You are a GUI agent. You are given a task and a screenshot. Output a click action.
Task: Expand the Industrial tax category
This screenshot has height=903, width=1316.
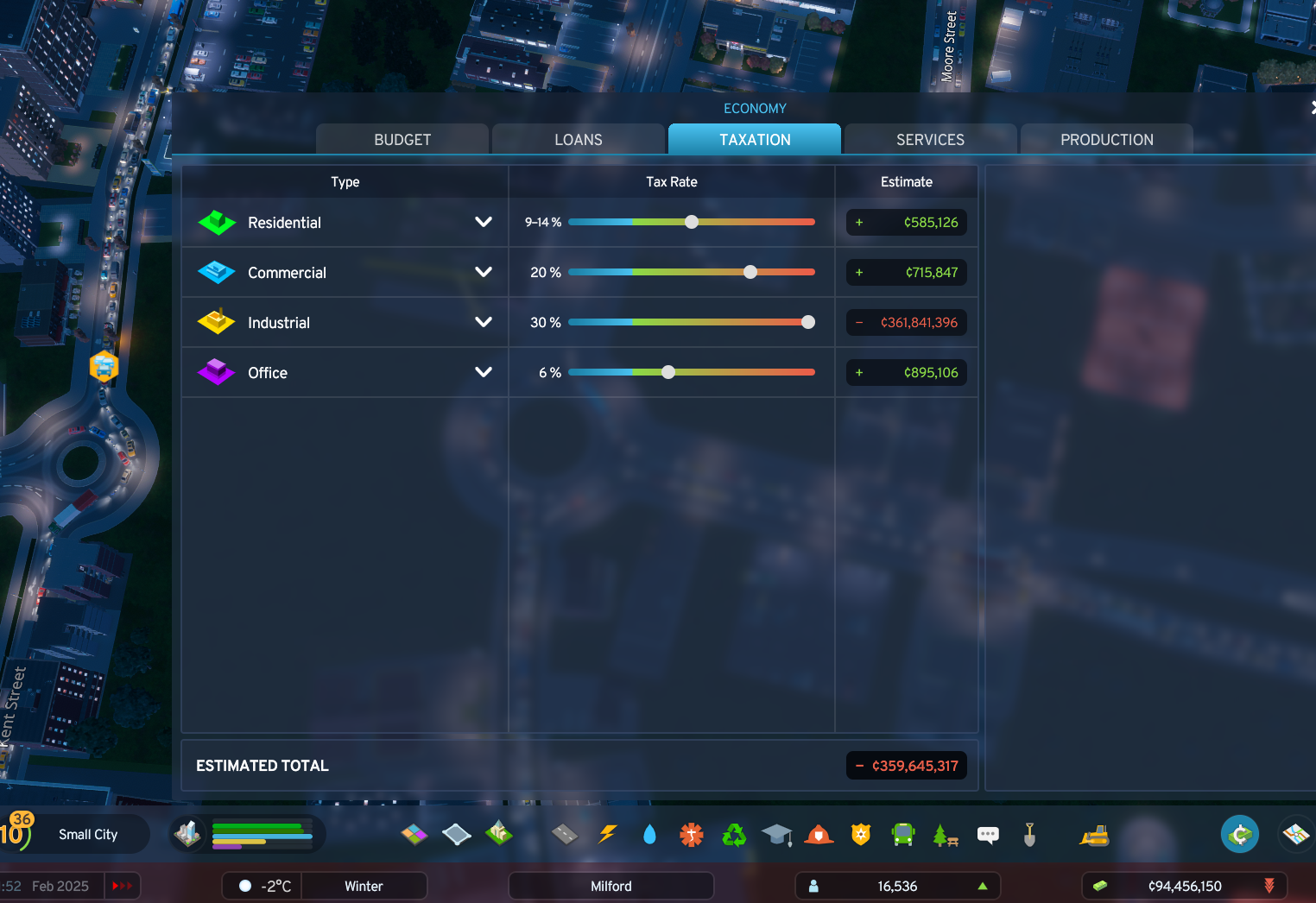(483, 322)
